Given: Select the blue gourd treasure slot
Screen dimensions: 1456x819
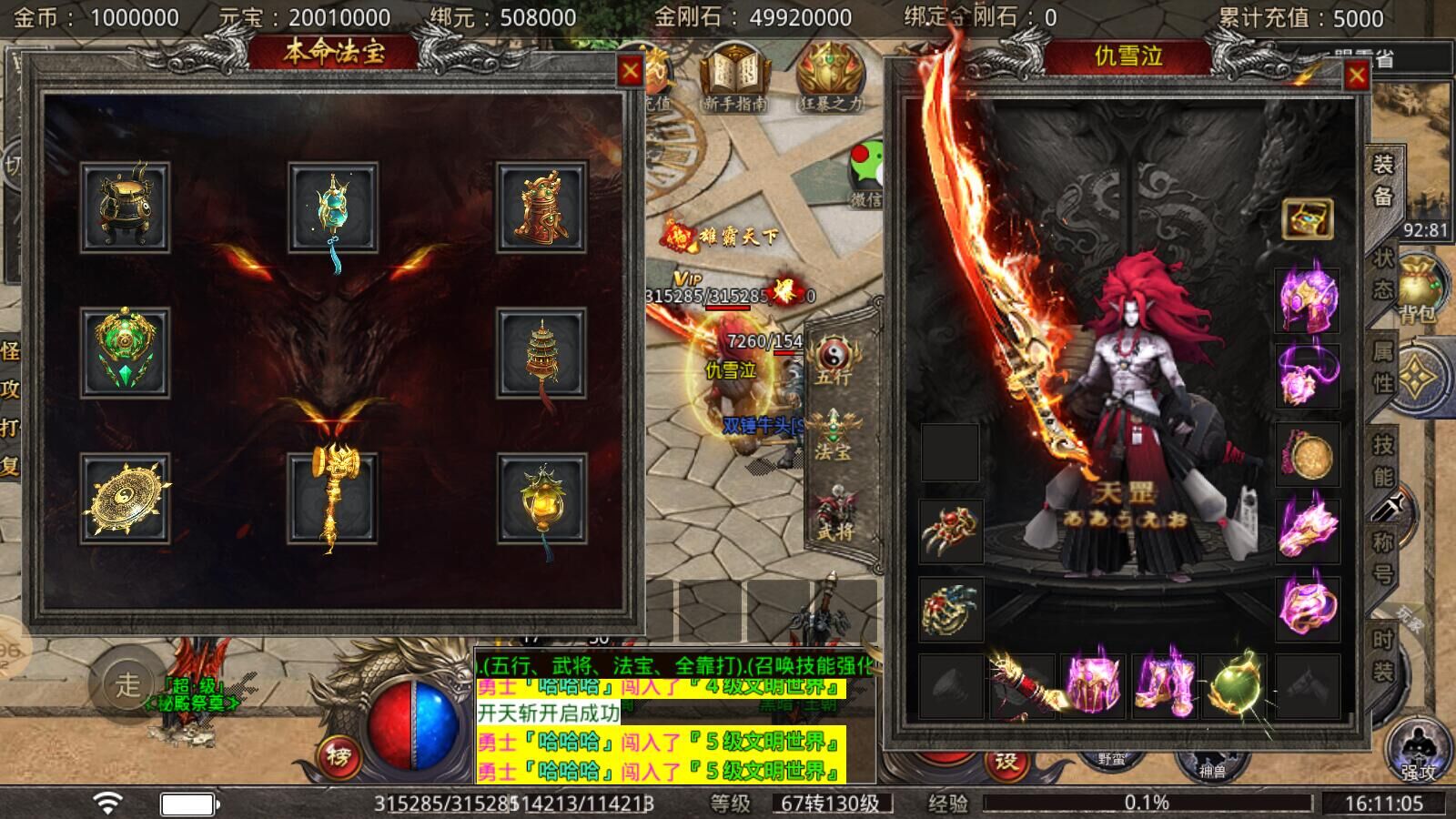Looking at the screenshot, I should 332,207.
